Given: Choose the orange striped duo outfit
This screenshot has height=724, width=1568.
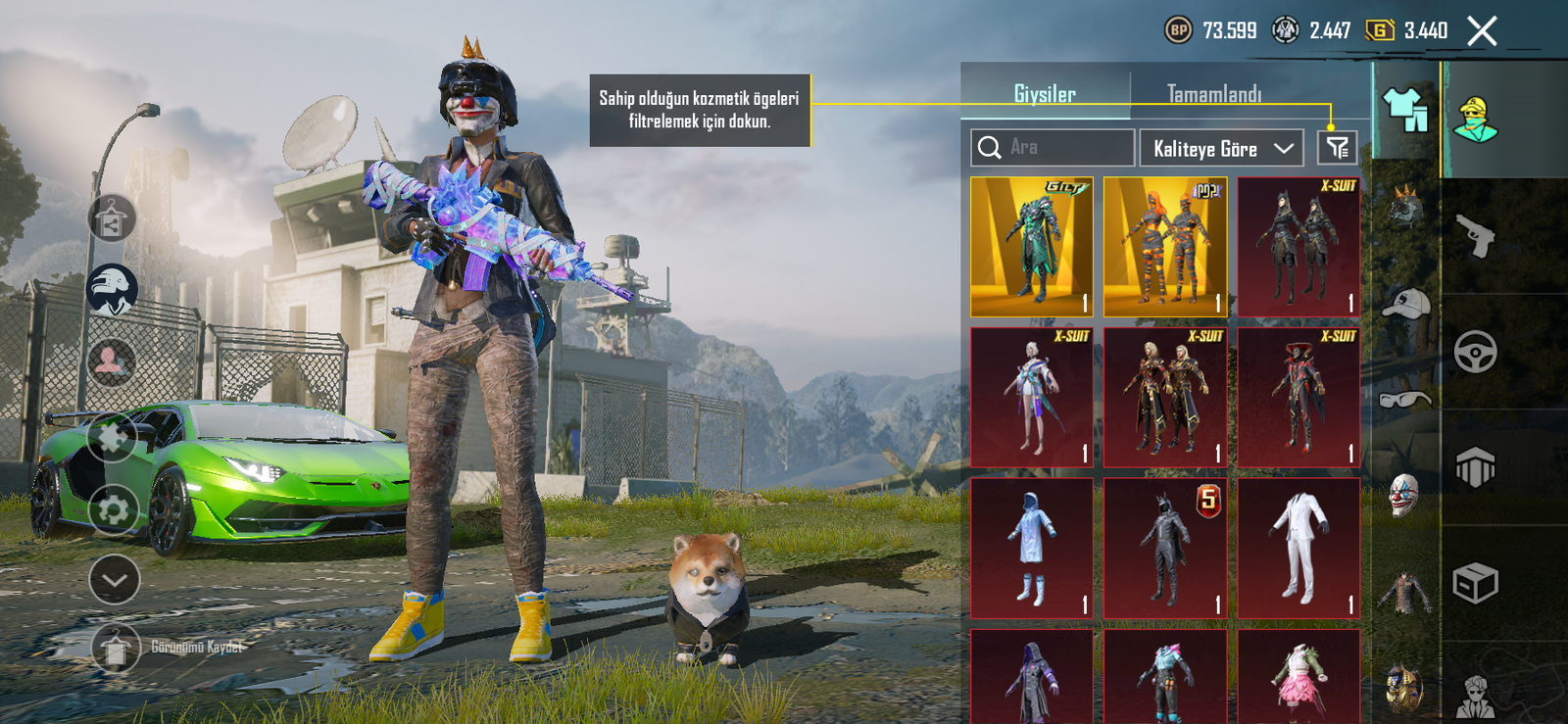Looking at the screenshot, I should click(x=1165, y=247).
